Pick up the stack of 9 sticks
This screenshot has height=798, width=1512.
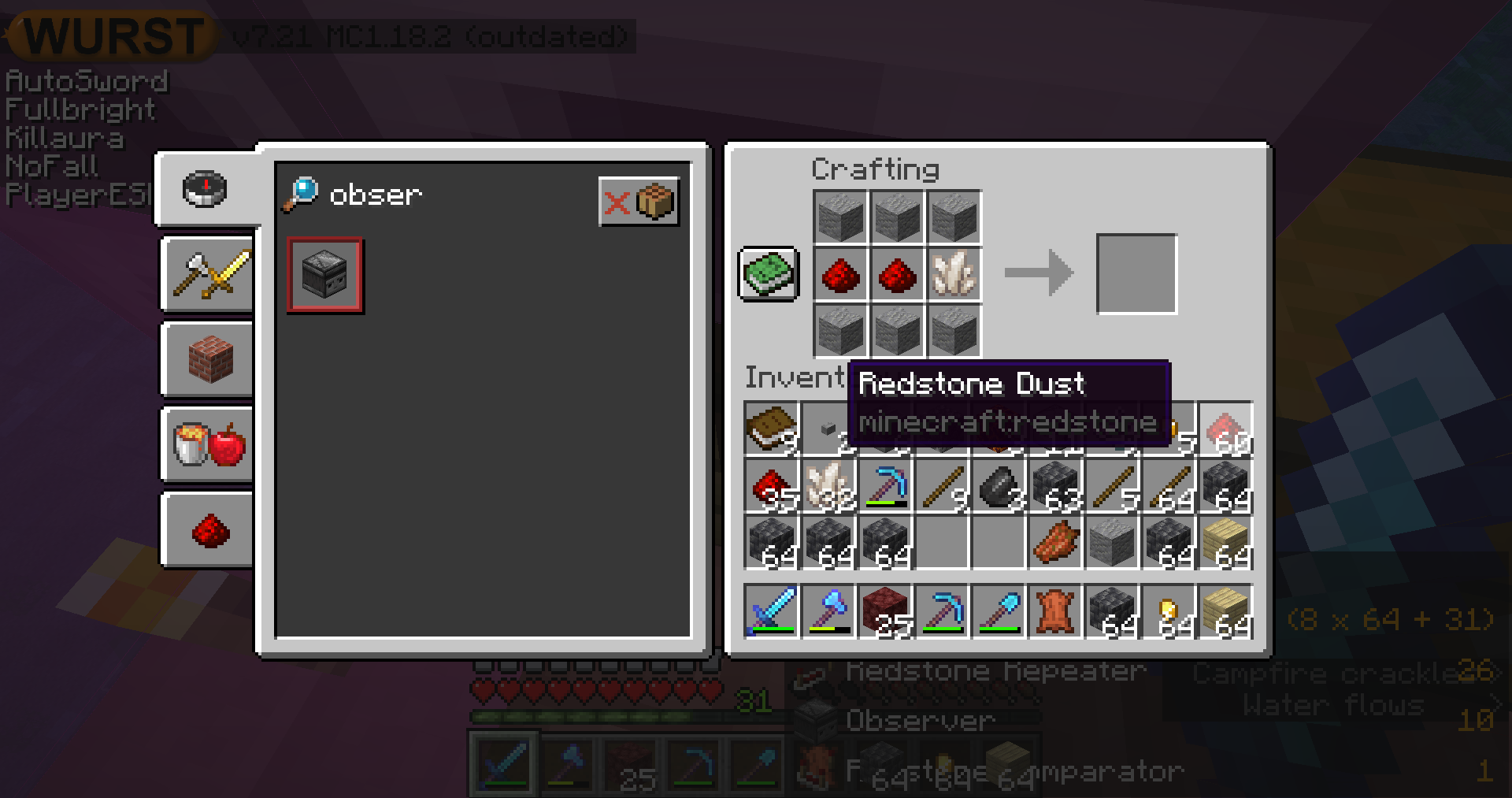(x=942, y=487)
